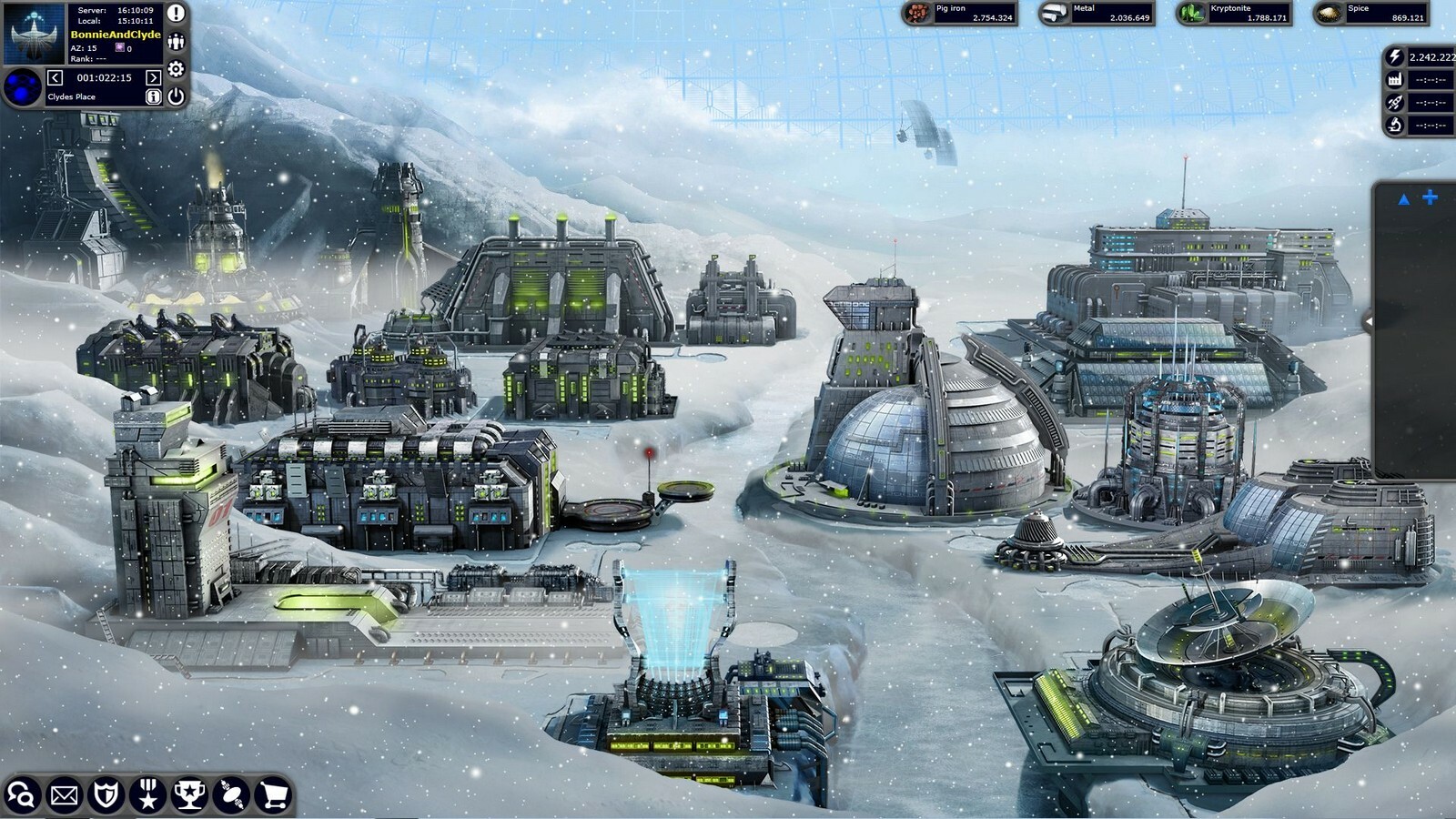
Task: Open chat search icon in bottom toolbar
Action: pos(19,794)
